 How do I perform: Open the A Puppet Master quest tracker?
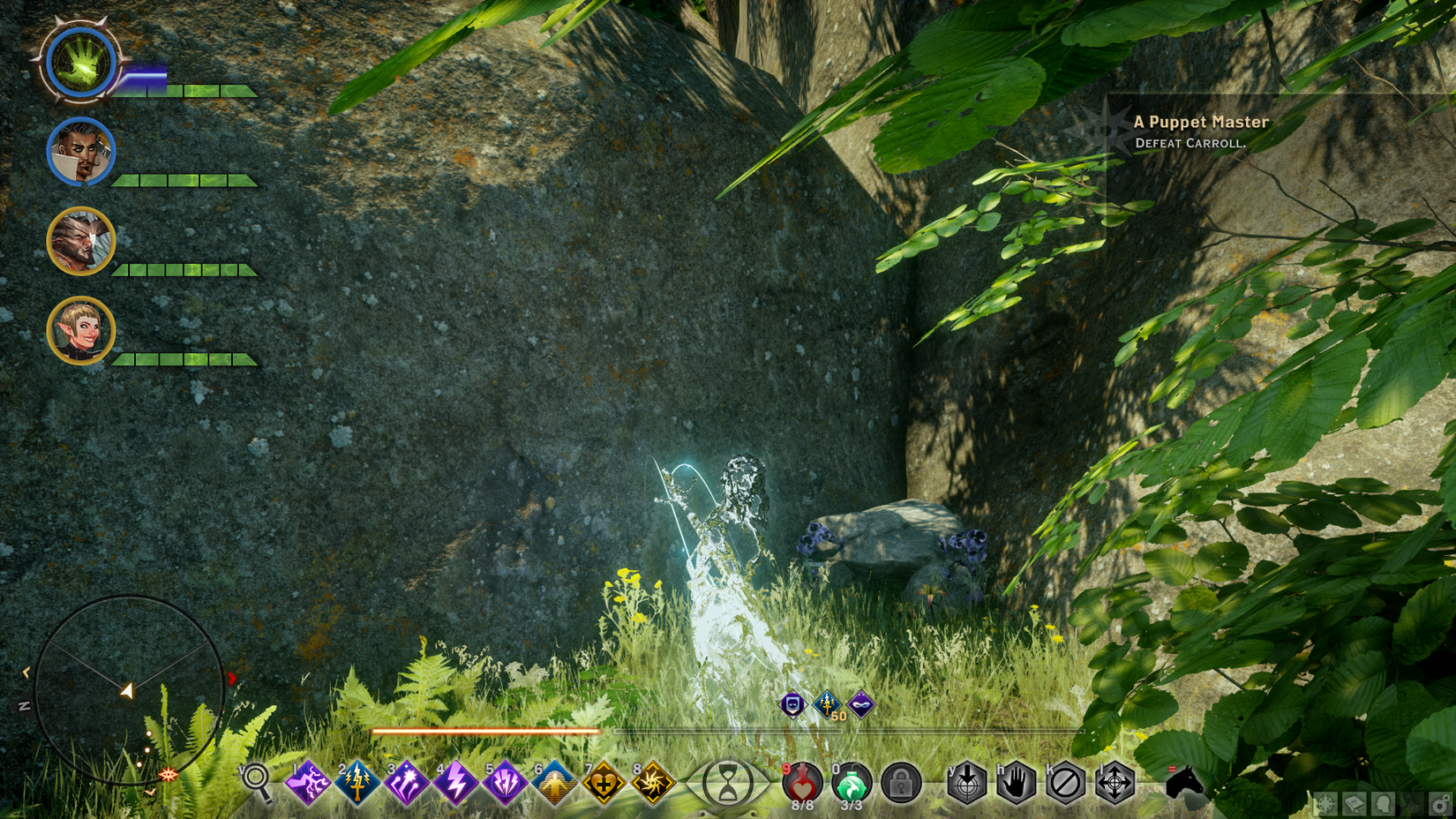(x=1200, y=131)
